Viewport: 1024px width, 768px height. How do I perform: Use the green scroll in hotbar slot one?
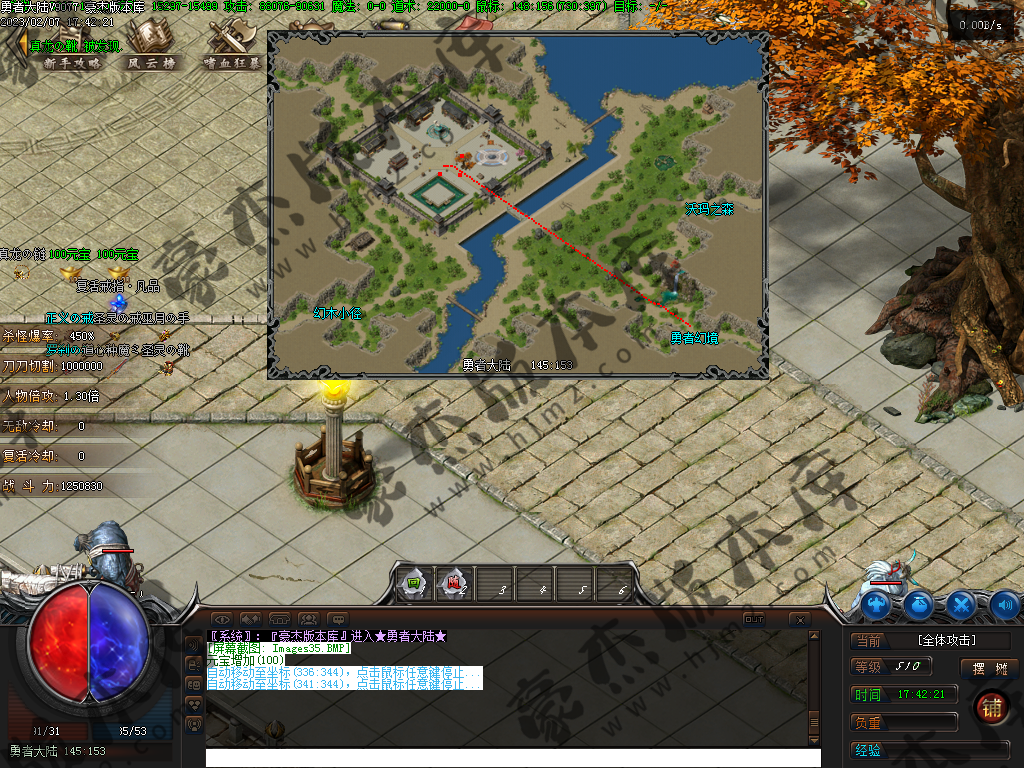point(412,584)
